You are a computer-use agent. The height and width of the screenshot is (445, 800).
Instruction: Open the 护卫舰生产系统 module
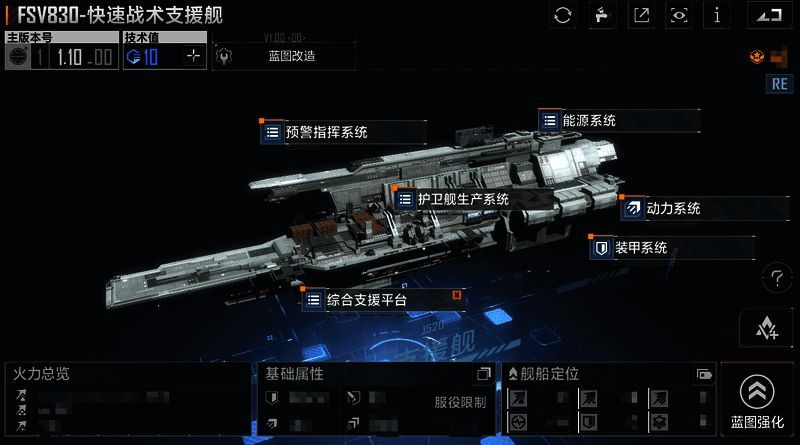[x=462, y=199]
